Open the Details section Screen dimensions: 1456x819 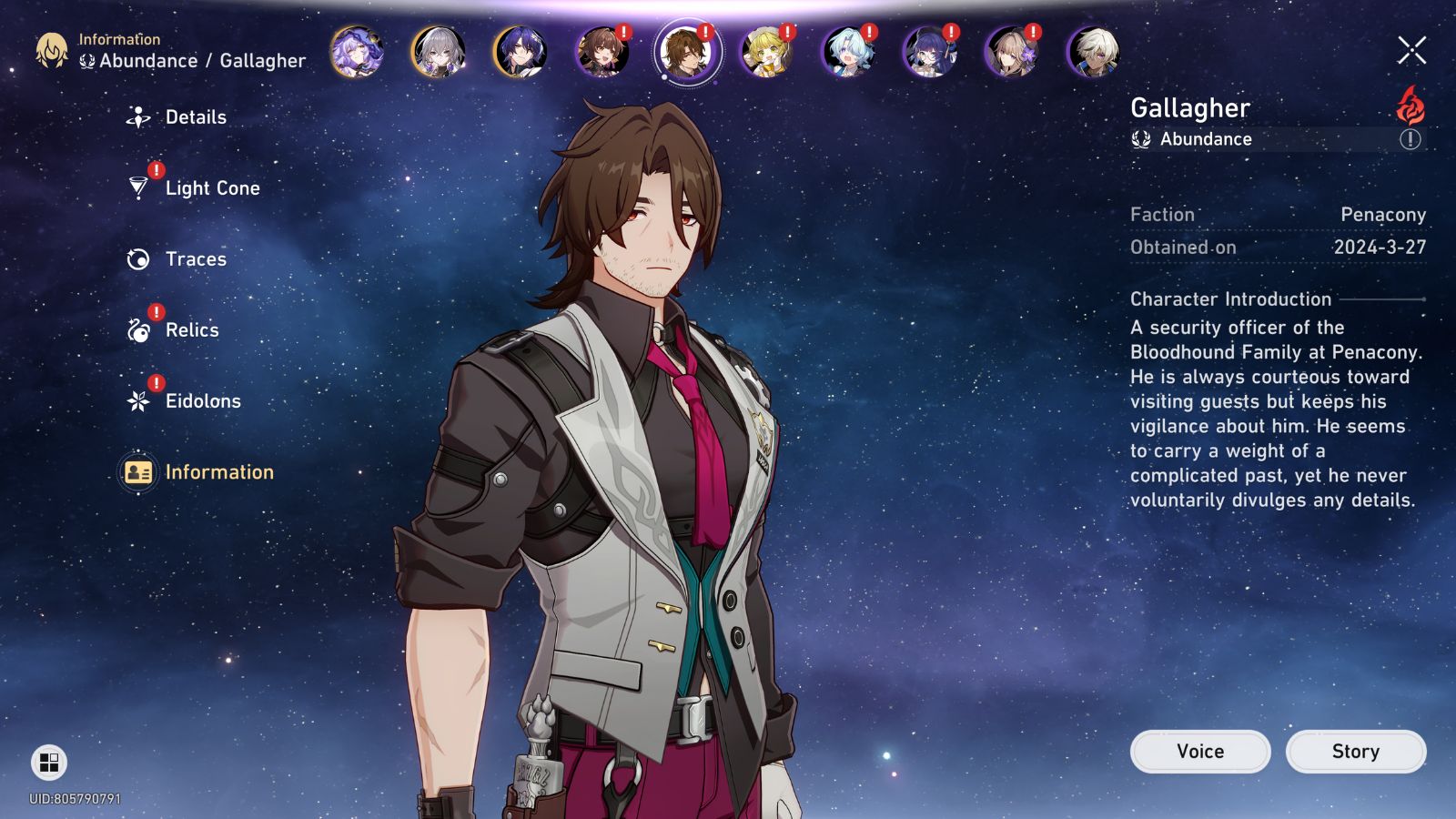194,117
